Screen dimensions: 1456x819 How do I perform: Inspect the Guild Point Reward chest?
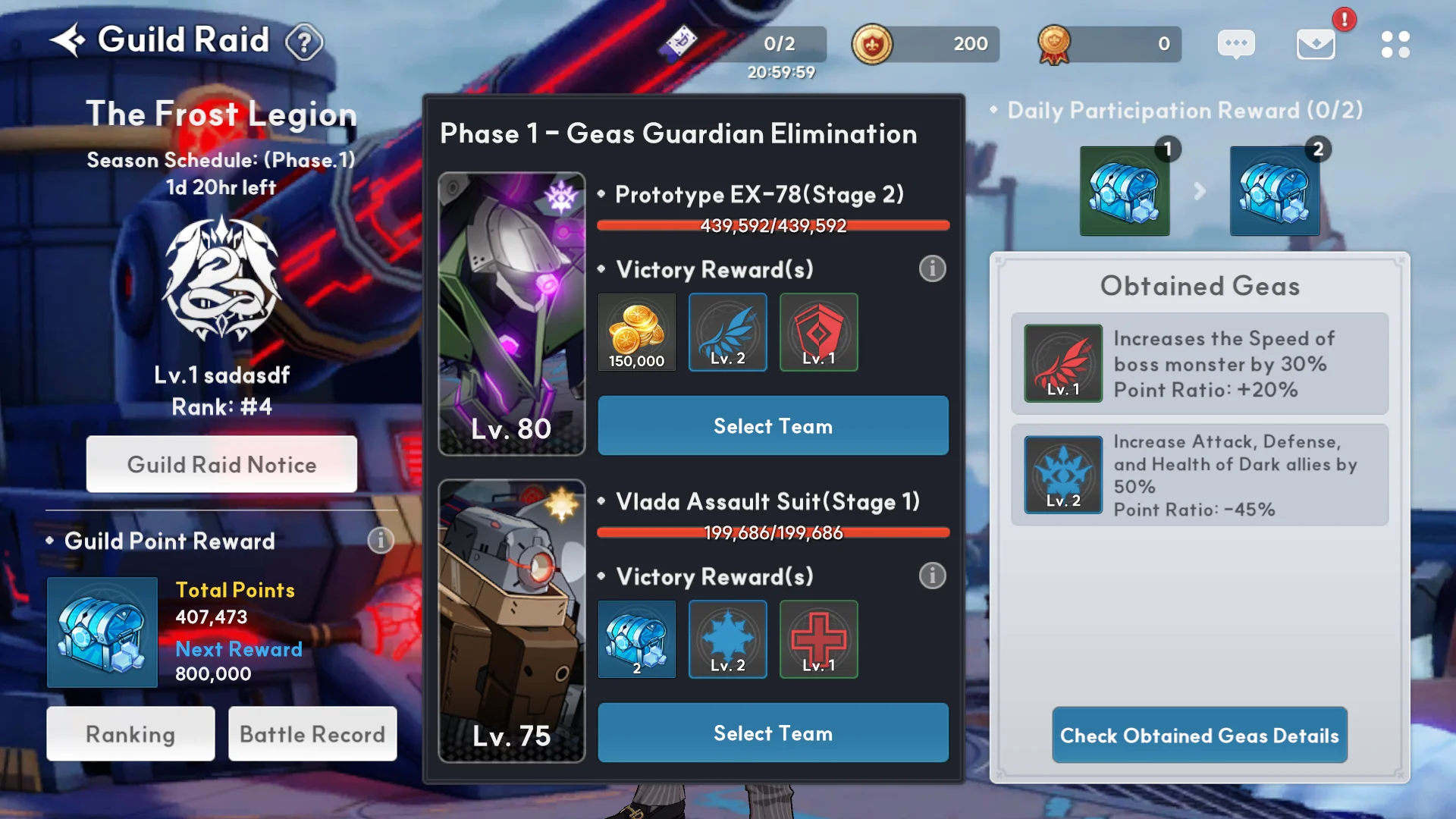click(102, 632)
